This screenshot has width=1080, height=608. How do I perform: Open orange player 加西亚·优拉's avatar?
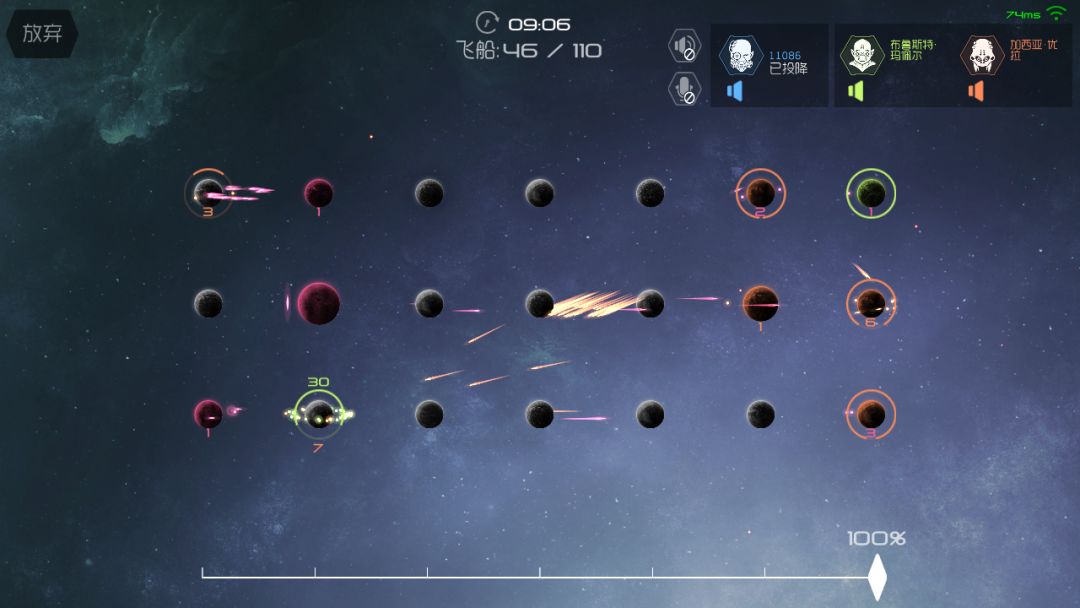982,55
